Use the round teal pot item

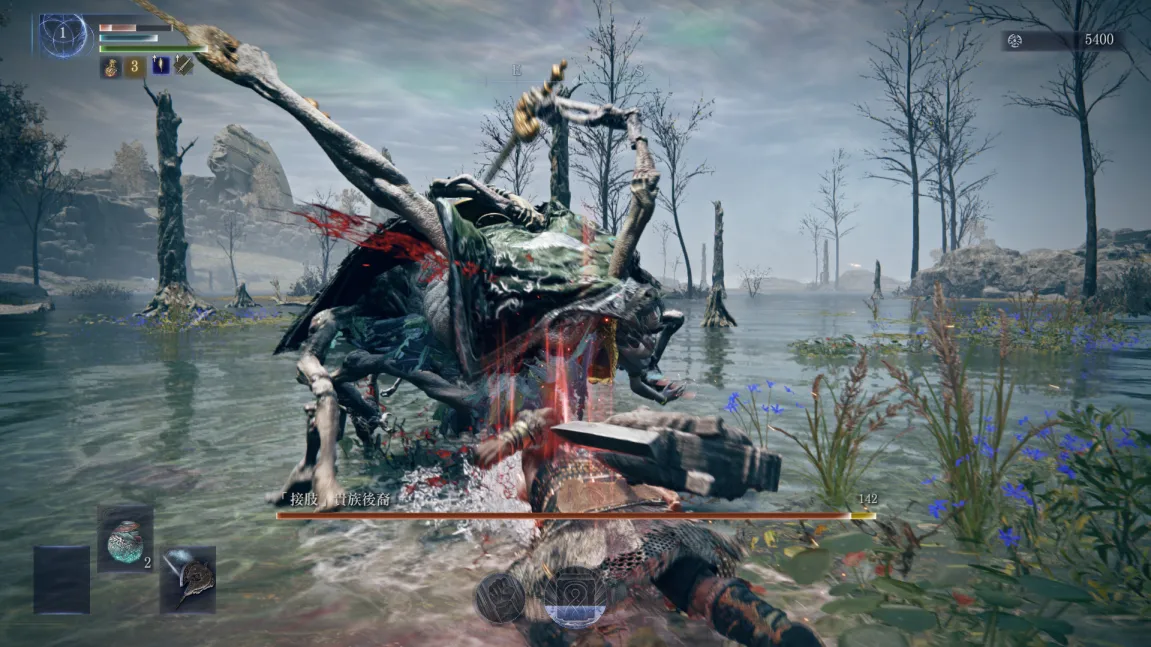pyautogui.click(x=125, y=540)
